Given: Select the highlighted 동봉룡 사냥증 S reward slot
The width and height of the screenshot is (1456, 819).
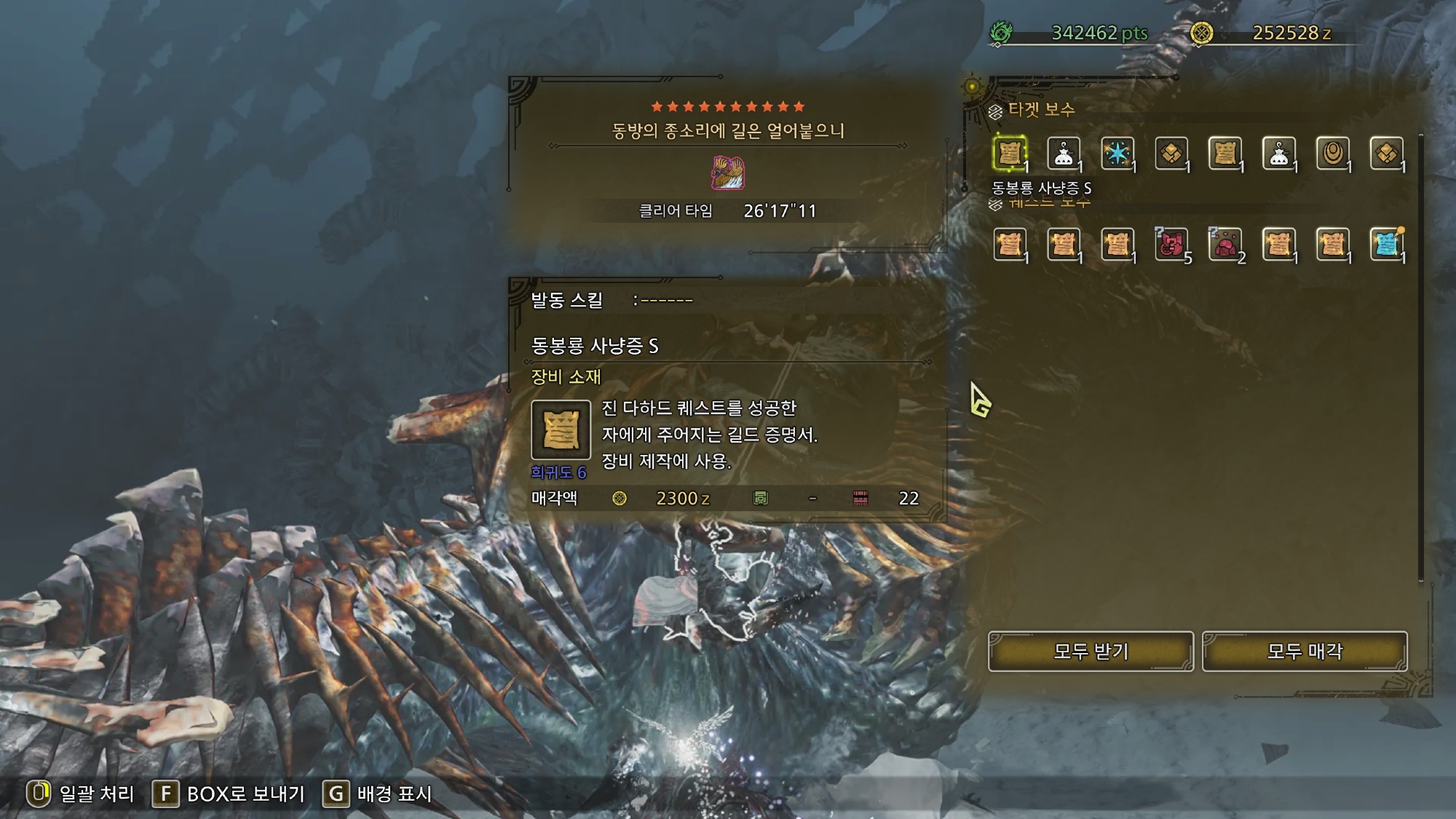Looking at the screenshot, I should point(1010,154).
